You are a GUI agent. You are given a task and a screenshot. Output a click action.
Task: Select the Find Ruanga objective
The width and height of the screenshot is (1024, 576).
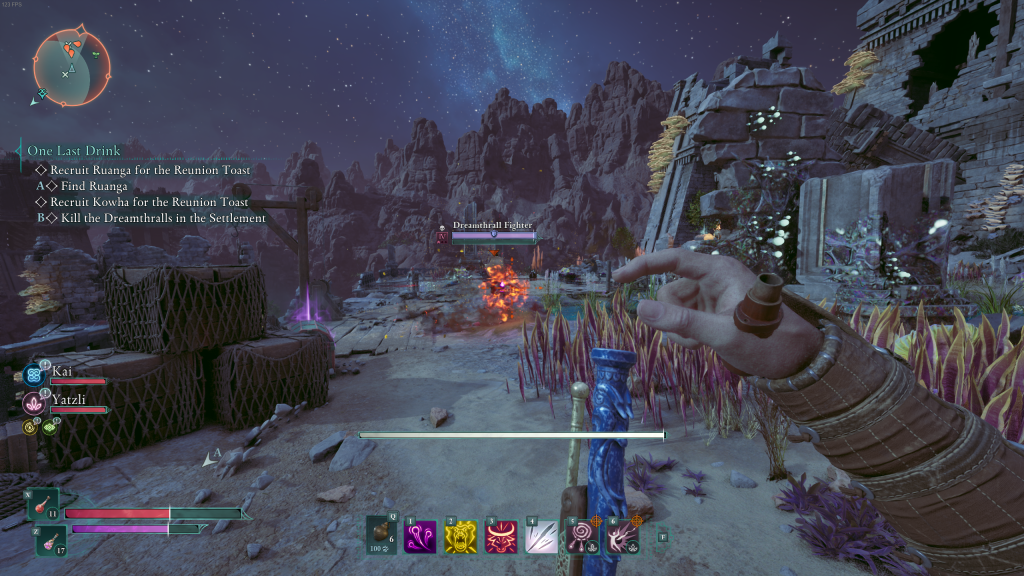click(94, 186)
